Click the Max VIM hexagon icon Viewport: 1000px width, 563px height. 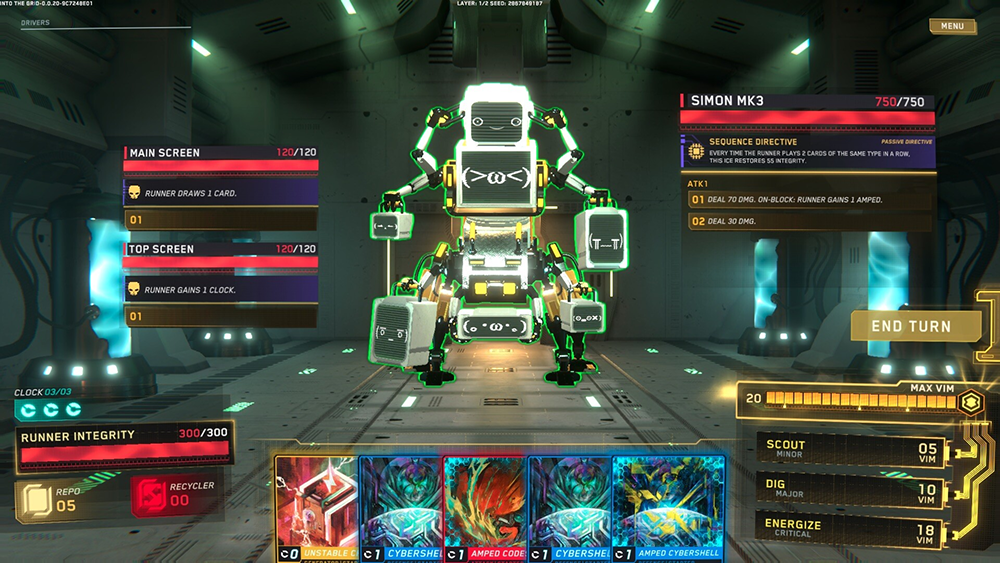coord(967,402)
